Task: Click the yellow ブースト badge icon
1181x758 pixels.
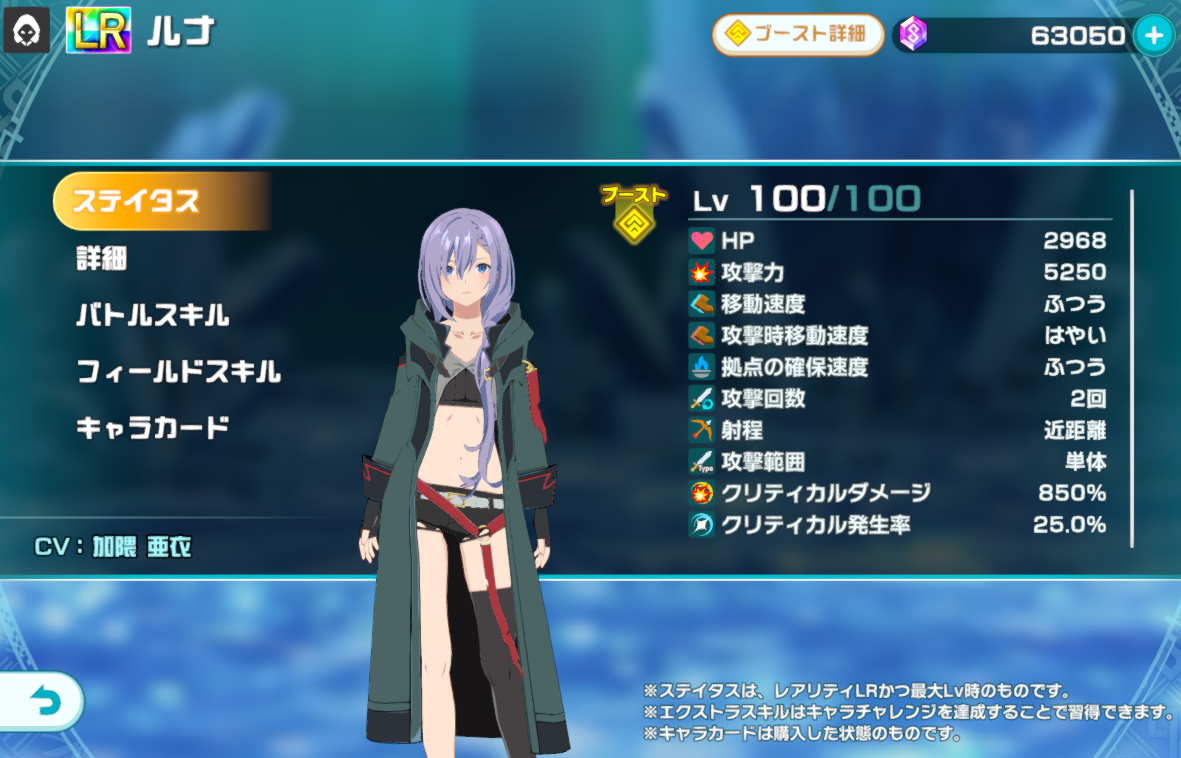Action: 634,214
